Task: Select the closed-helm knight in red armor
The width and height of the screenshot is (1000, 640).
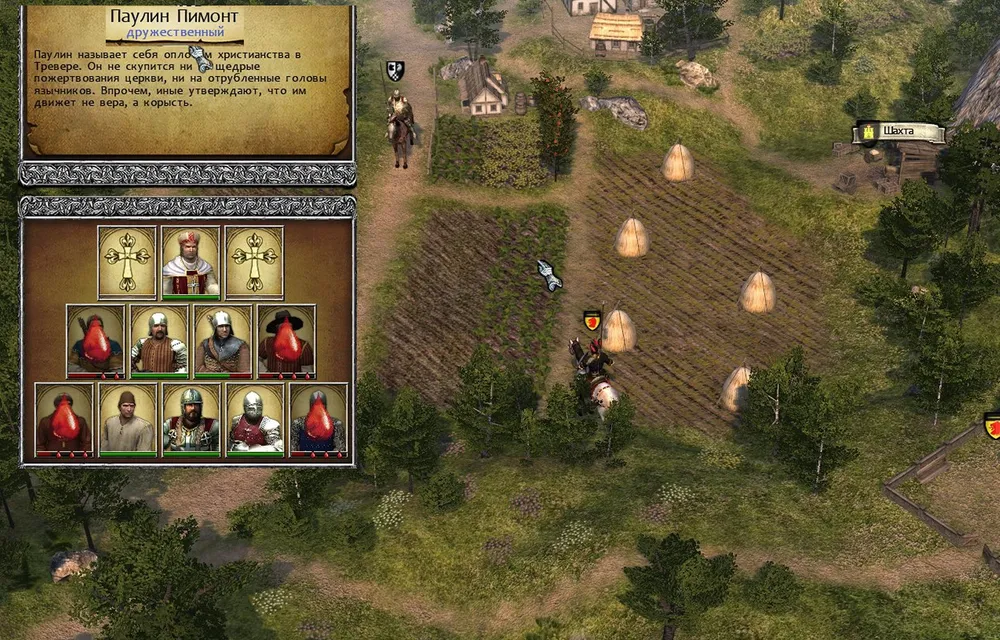Action: (255, 418)
